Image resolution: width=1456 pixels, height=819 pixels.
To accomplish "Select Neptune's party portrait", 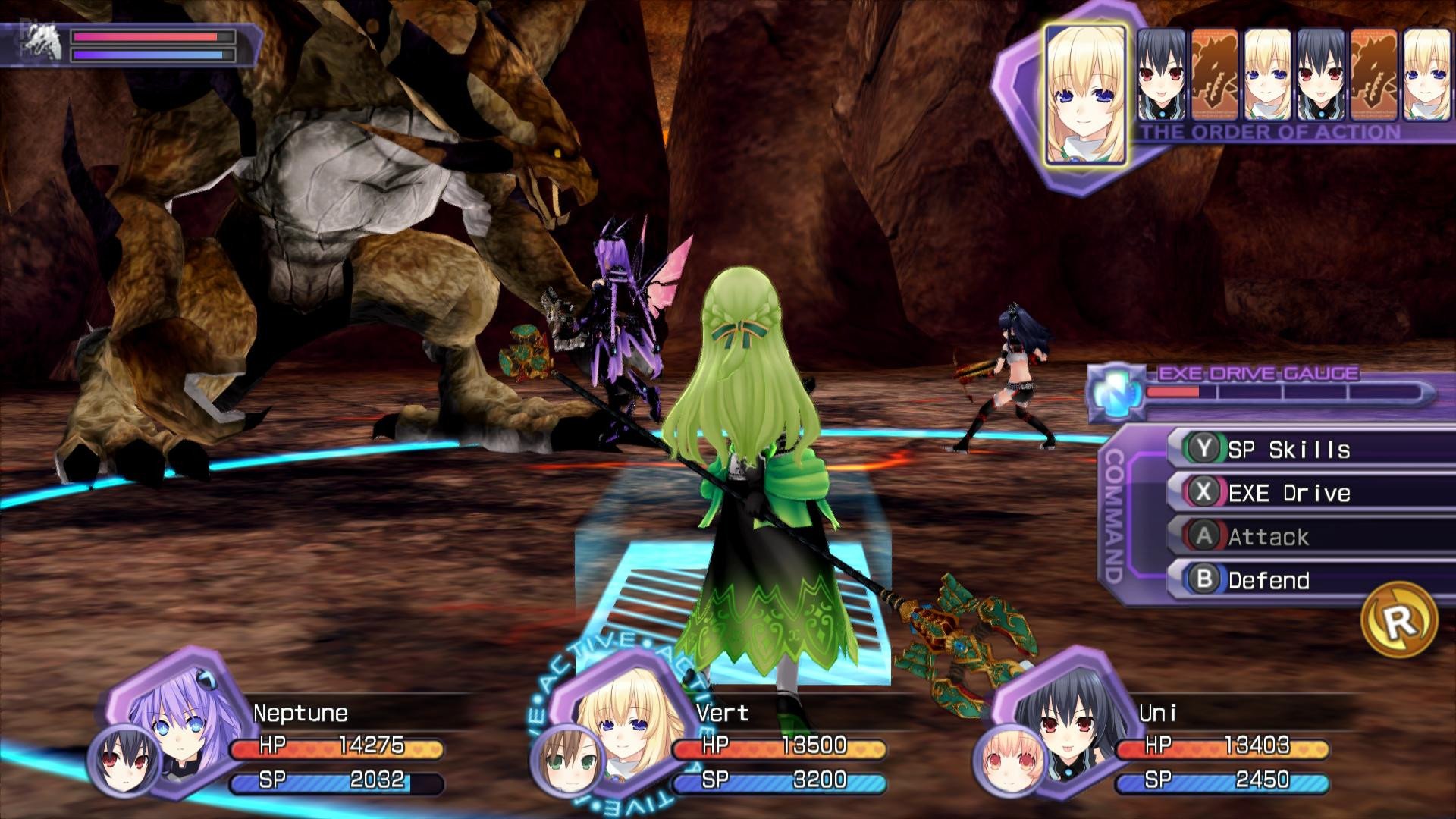I will click(179, 720).
